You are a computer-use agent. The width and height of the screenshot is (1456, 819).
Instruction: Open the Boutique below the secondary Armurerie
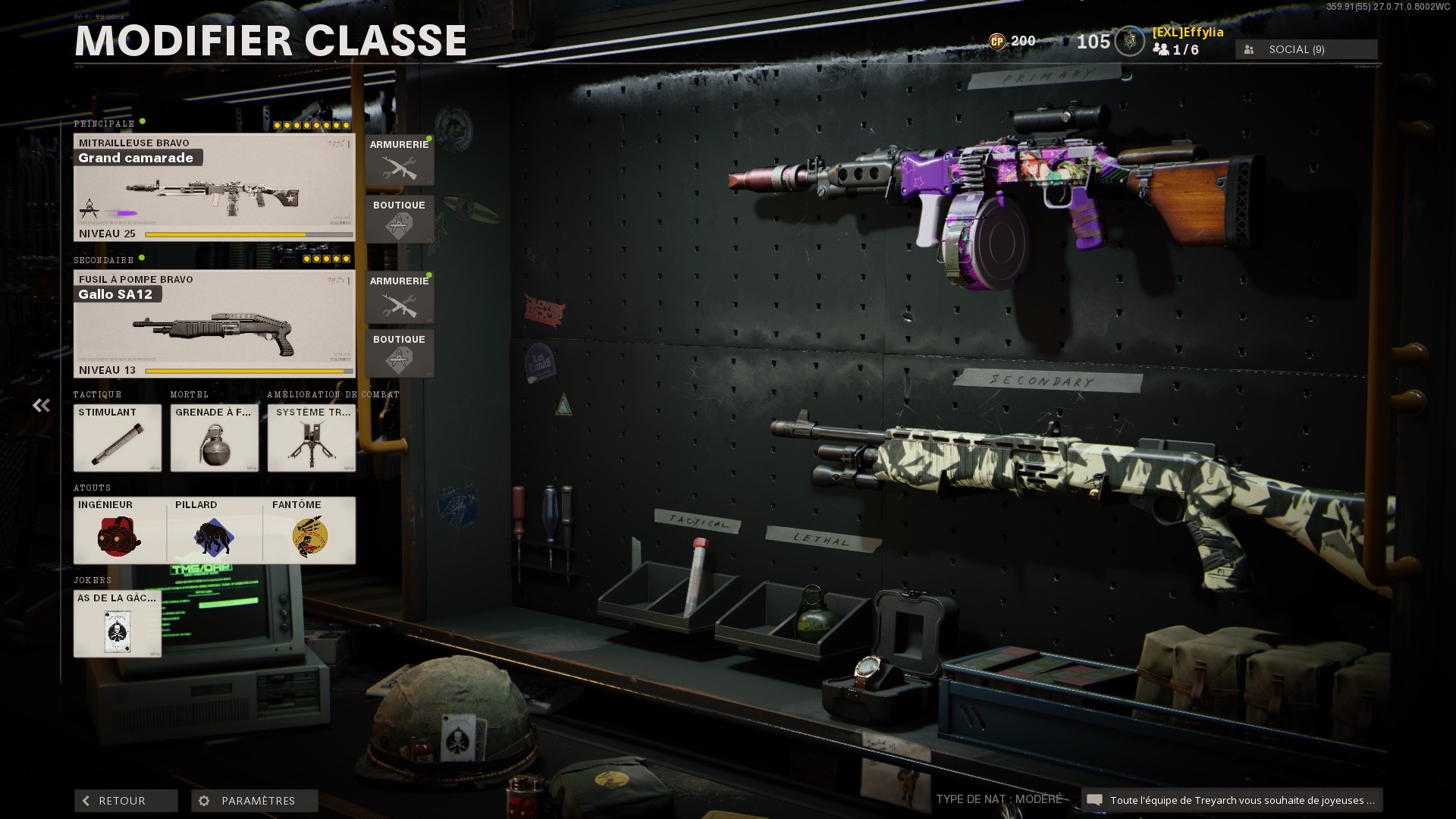tap(400, 354)
